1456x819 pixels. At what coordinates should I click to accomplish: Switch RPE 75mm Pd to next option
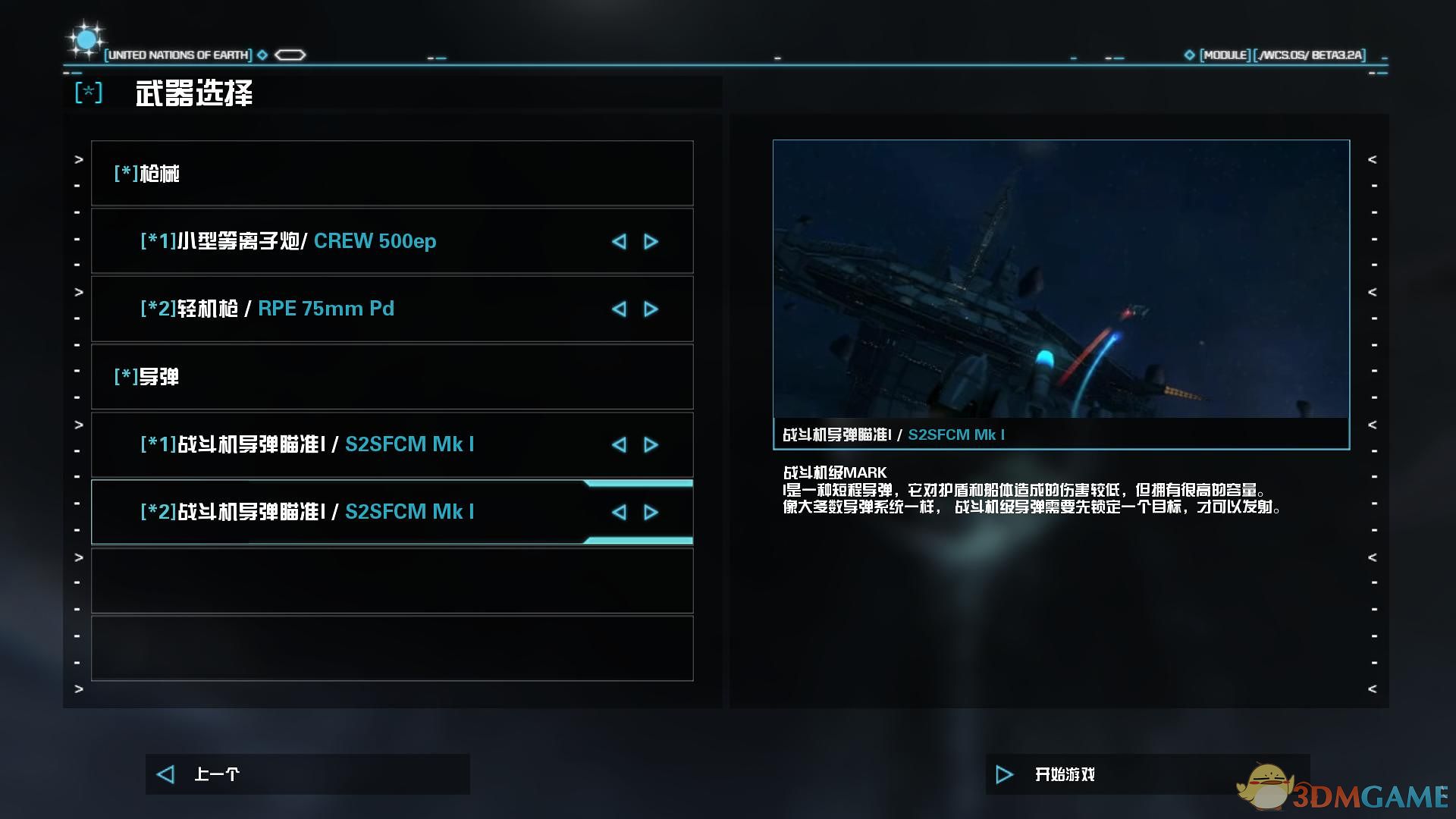pos(651,309)
